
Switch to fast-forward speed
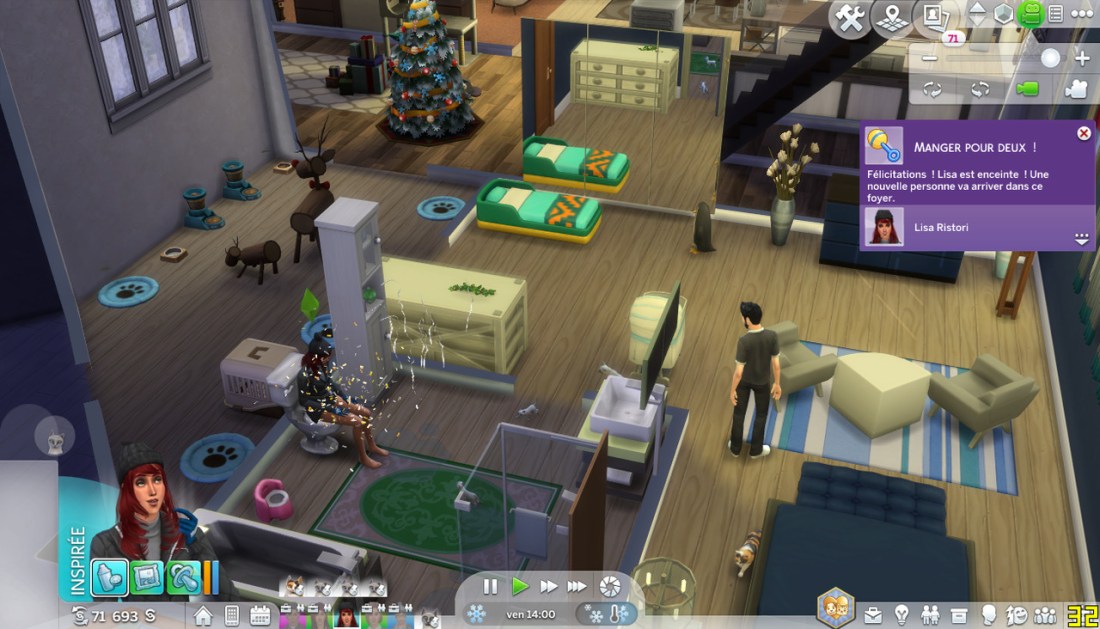point(549,587)
